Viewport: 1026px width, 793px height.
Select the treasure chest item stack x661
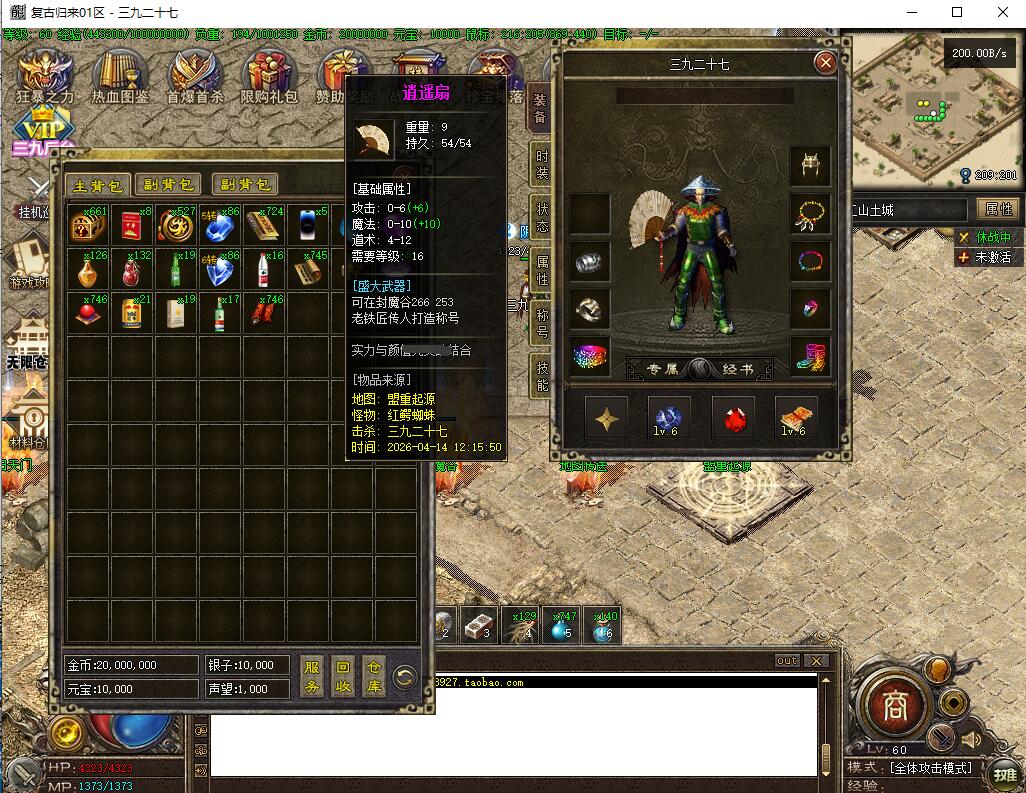click(x=88, y=226)
